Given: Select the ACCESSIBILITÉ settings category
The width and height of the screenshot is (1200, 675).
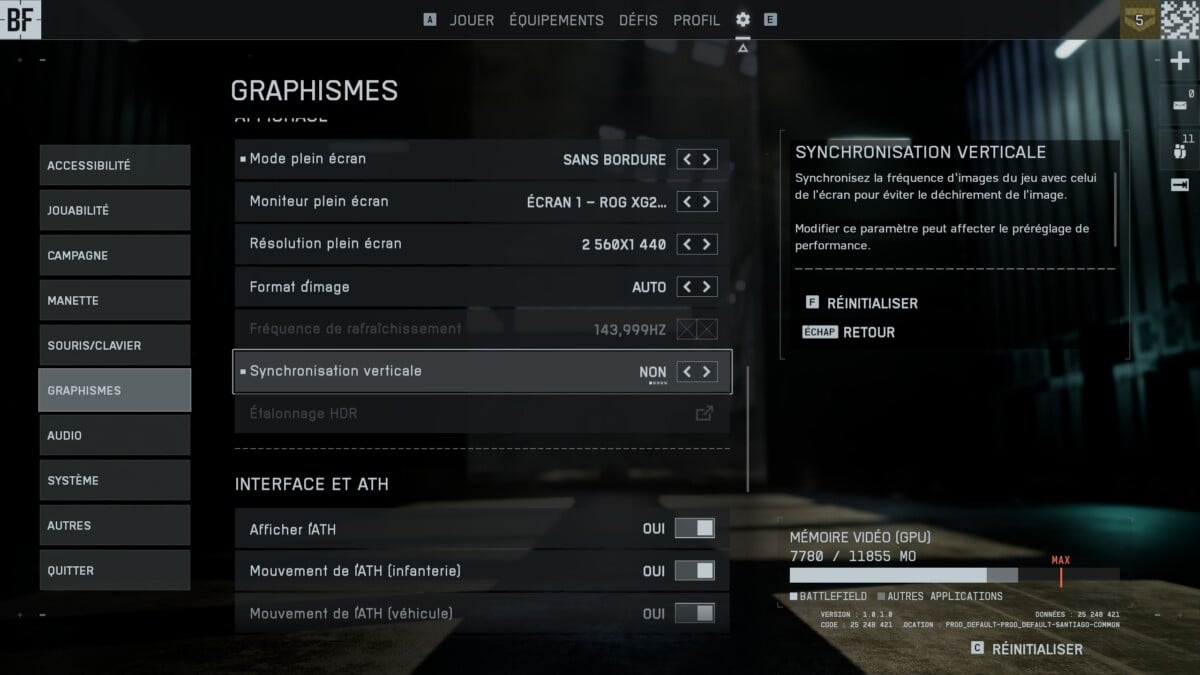Looking at the screenshot, I should (114, 165).
